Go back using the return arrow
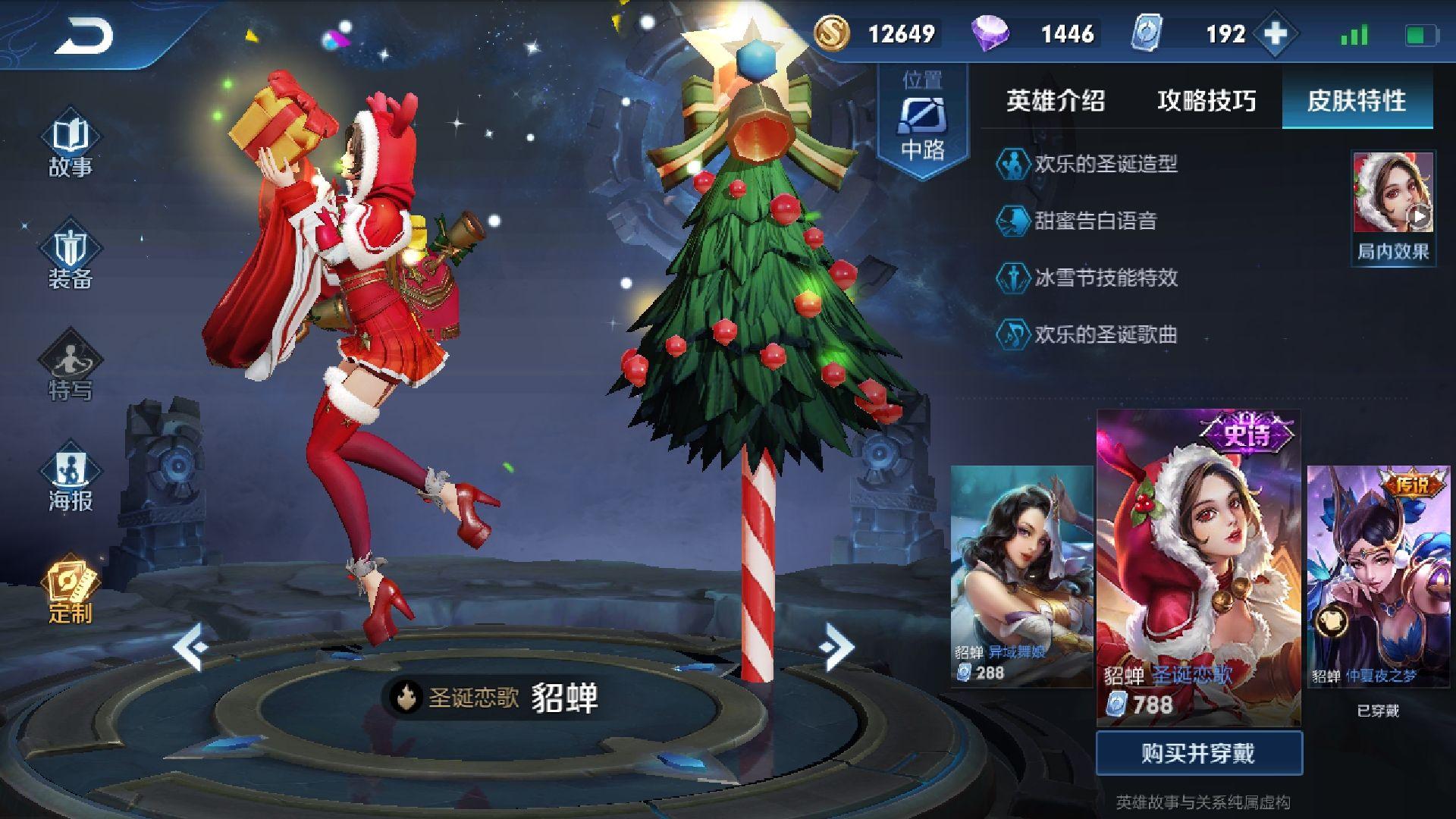 83,36
